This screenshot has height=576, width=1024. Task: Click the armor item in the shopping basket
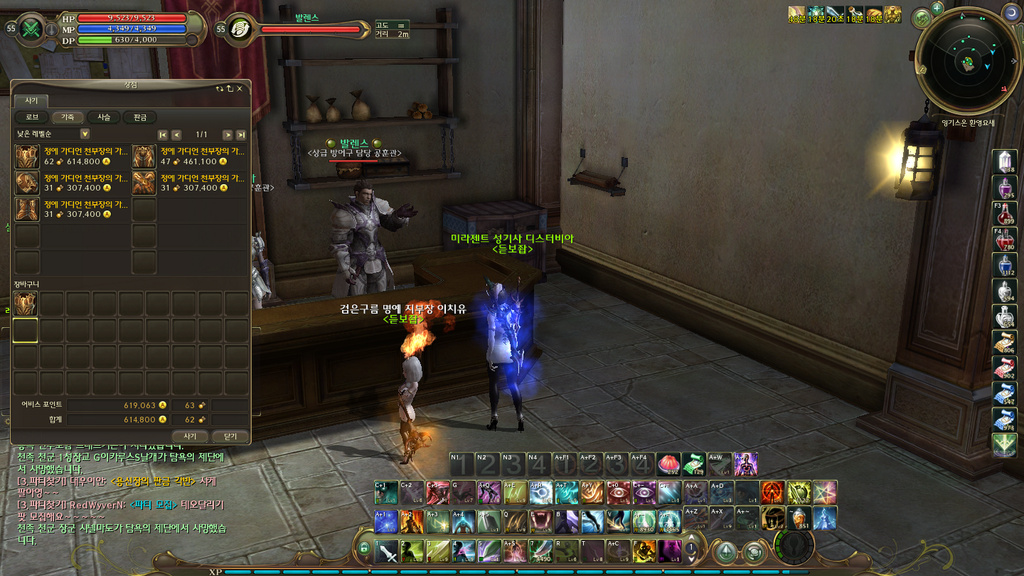coord(25,304)
